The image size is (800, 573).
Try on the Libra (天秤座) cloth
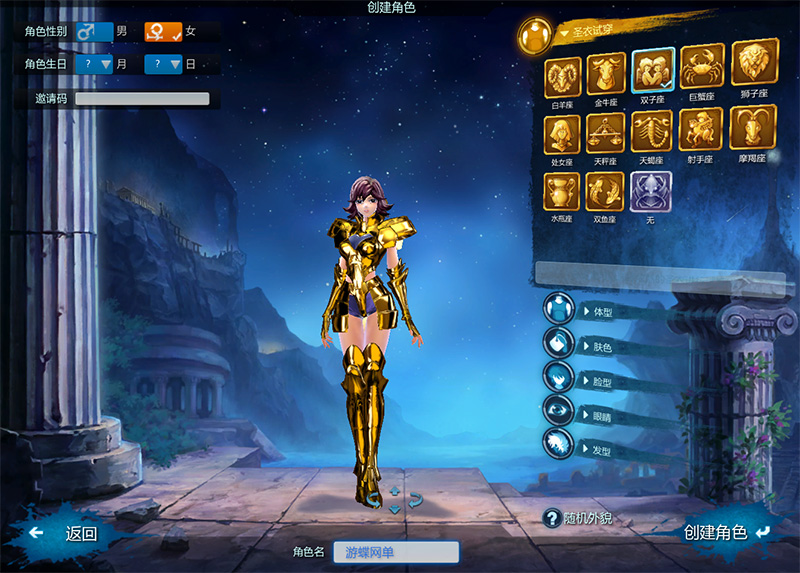606,133
